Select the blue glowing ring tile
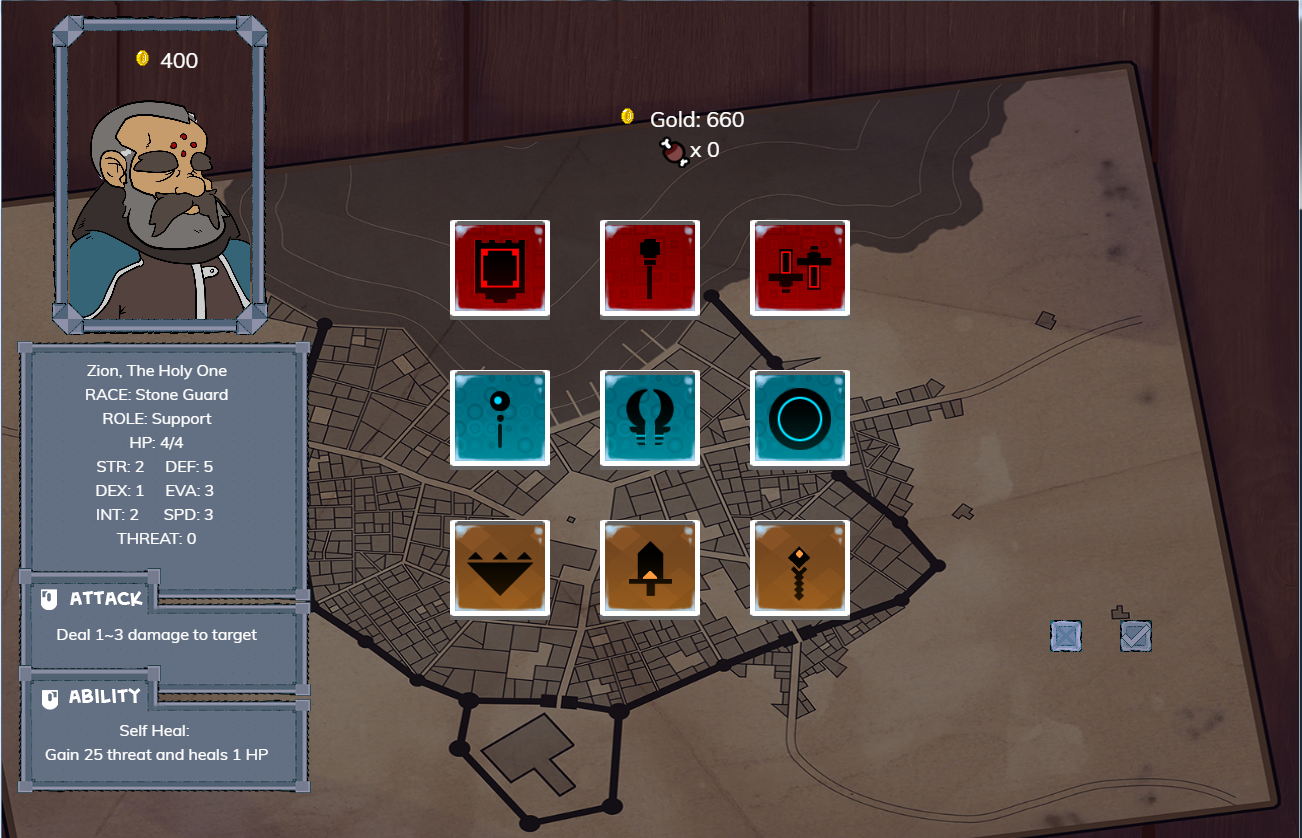Viewport: 1302px width, 838px height. pos(800,418)
